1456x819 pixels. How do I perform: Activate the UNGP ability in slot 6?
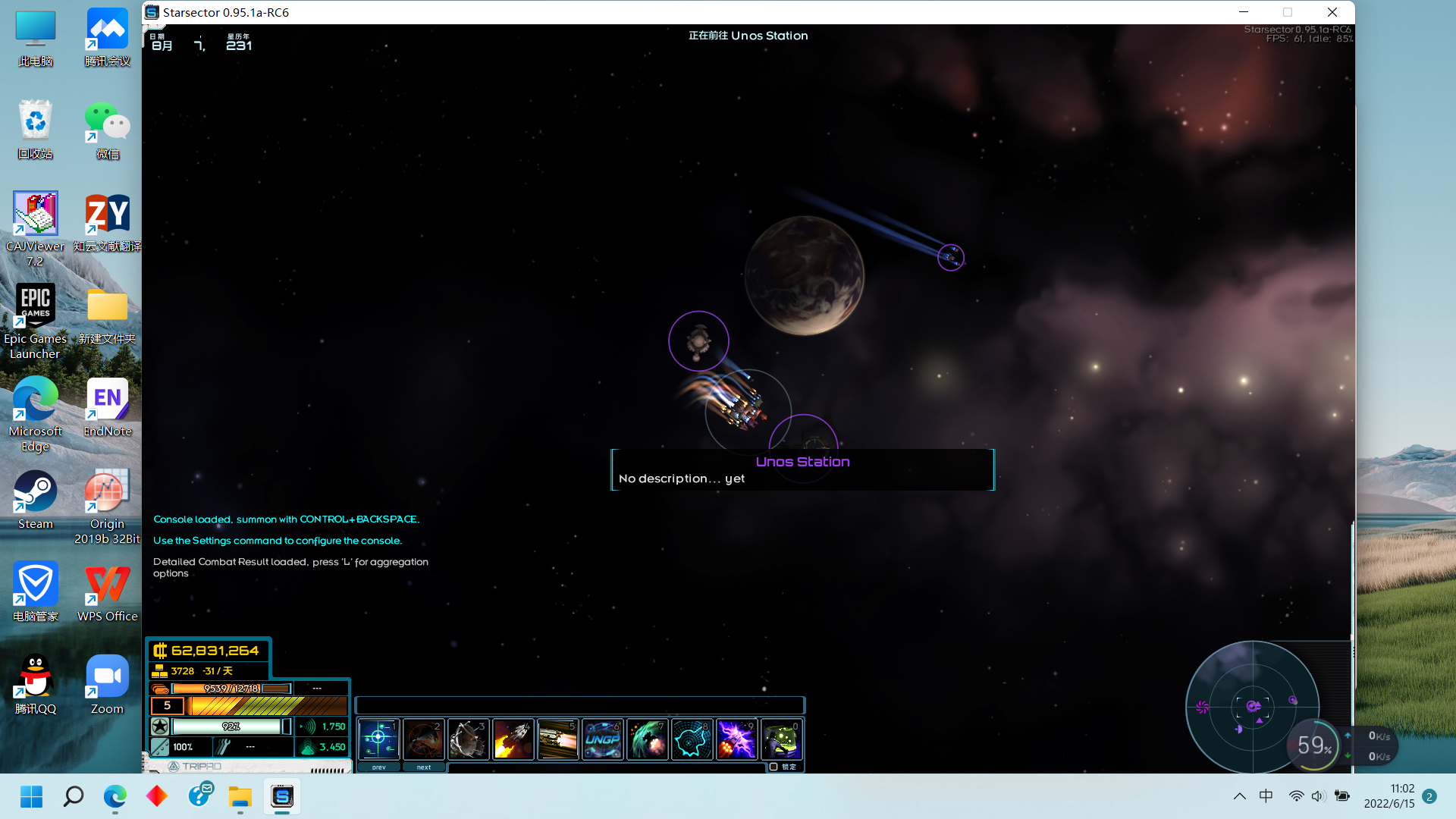click(x=602, y=739)
